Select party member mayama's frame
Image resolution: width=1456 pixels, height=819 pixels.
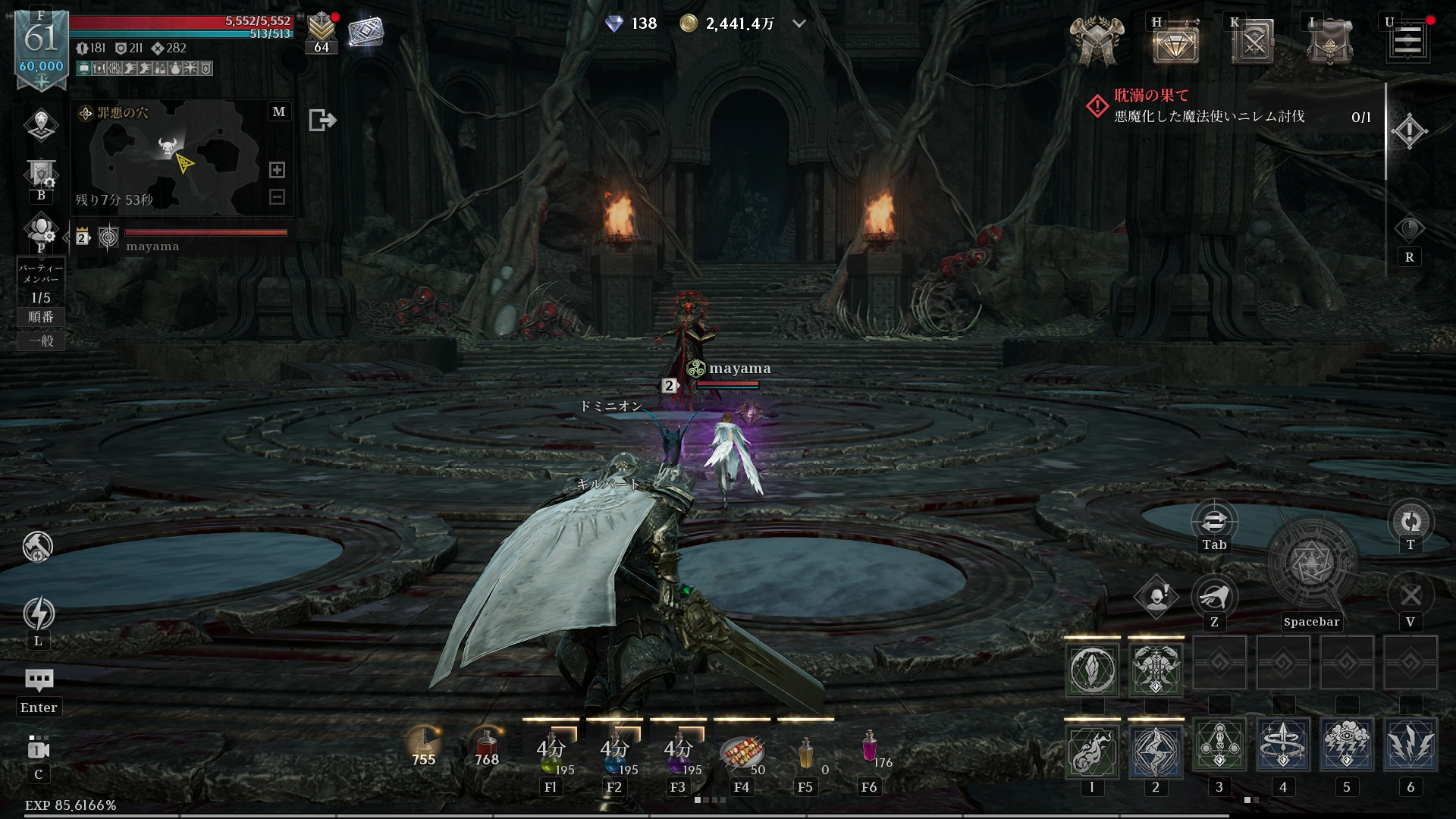pyautogui.click(x=182, y=238)
